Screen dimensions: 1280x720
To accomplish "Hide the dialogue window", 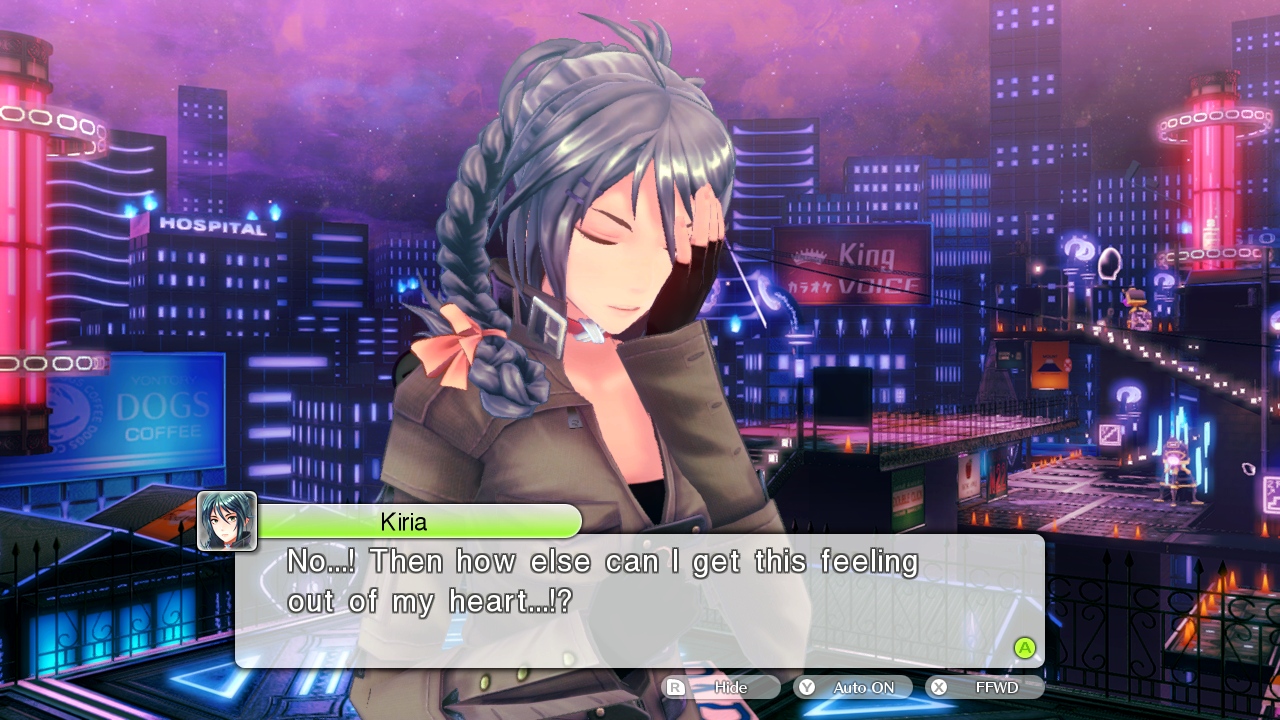I will (x=721, y=687).
